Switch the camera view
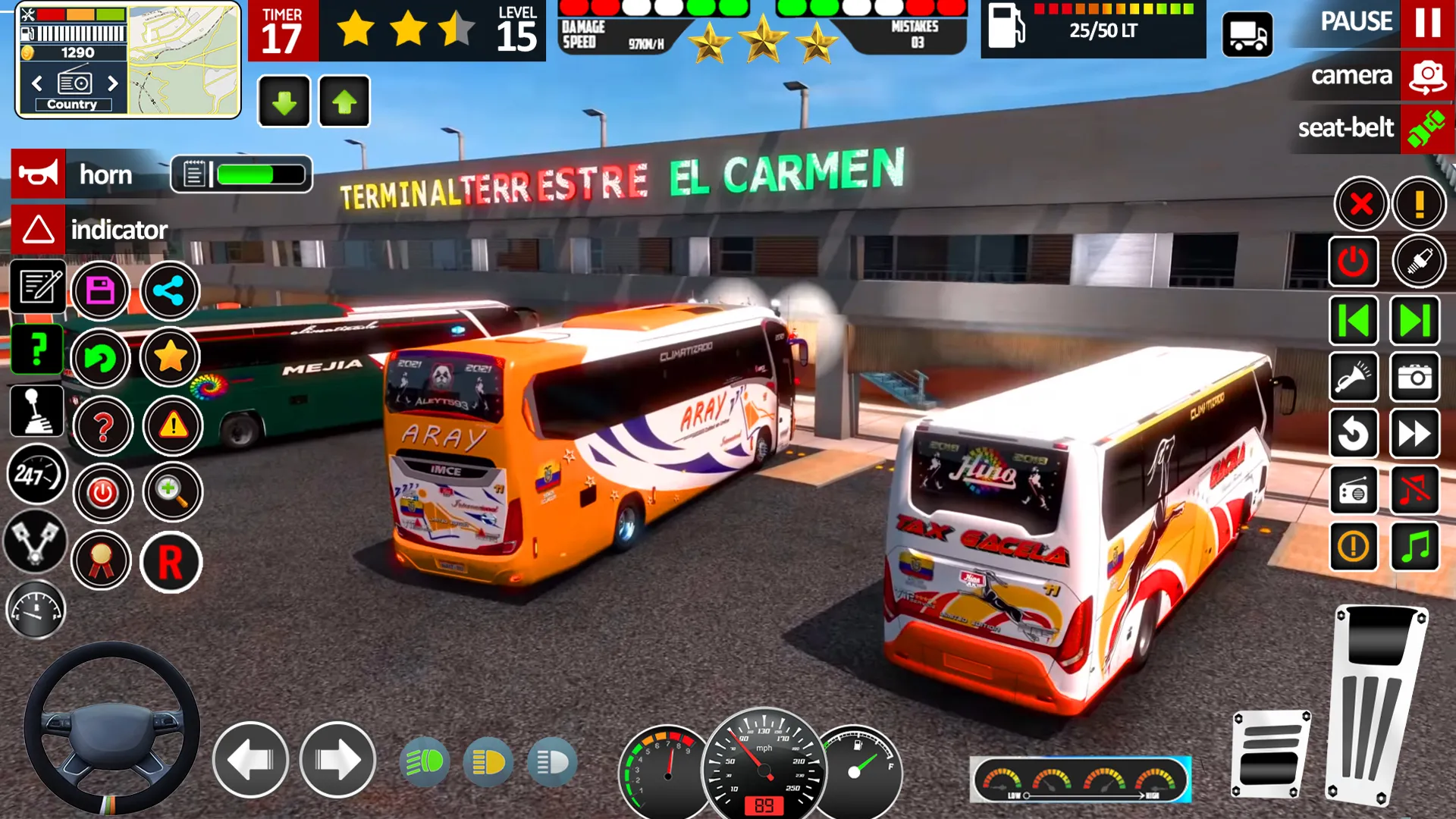Viewport: 1456px width, 819px height. (1427, 76)
